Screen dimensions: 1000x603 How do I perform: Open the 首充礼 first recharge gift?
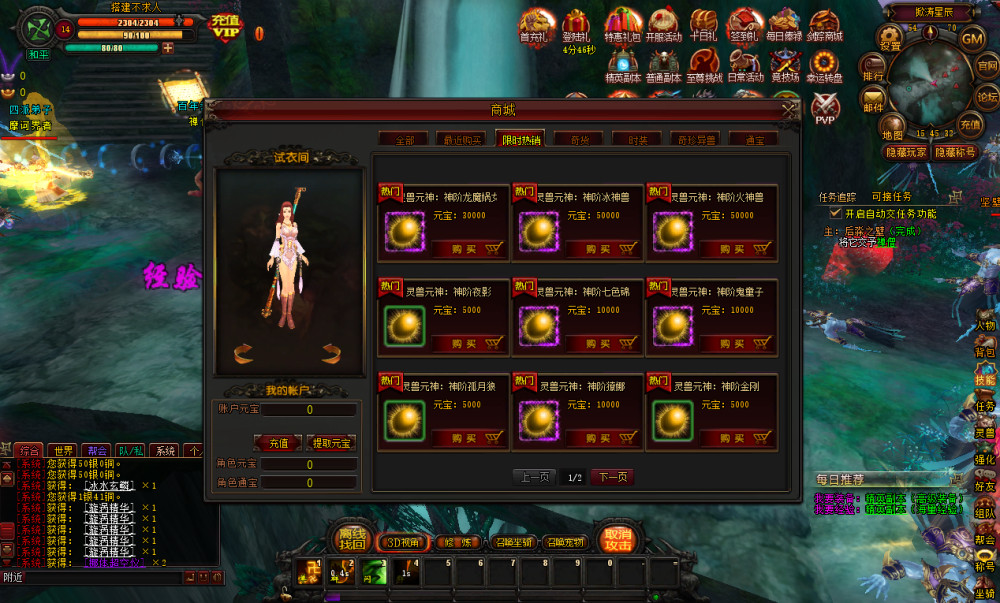(538, 27)
